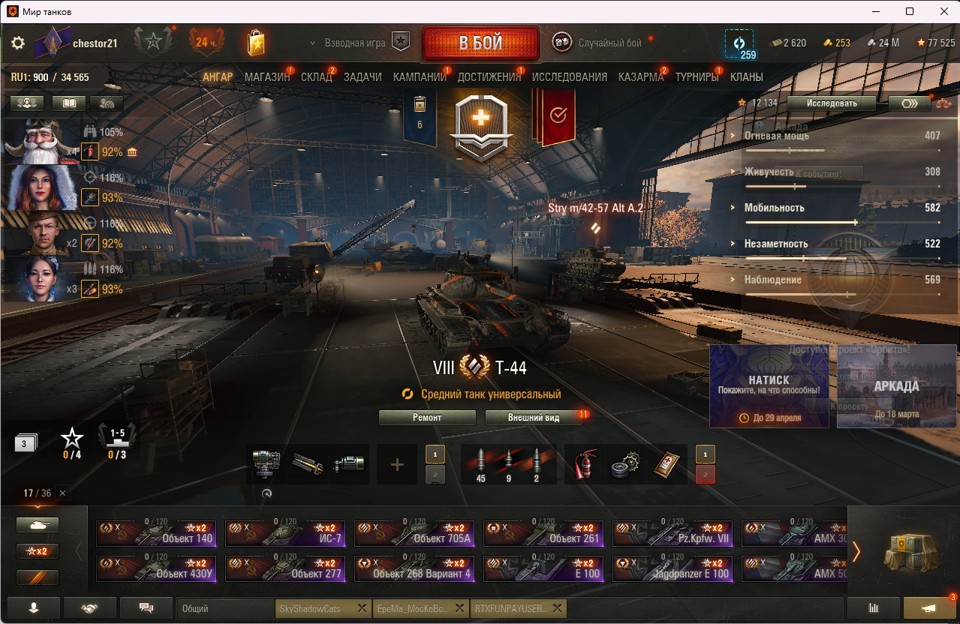Open the Случайный бой mode selector

pos(598,43)
